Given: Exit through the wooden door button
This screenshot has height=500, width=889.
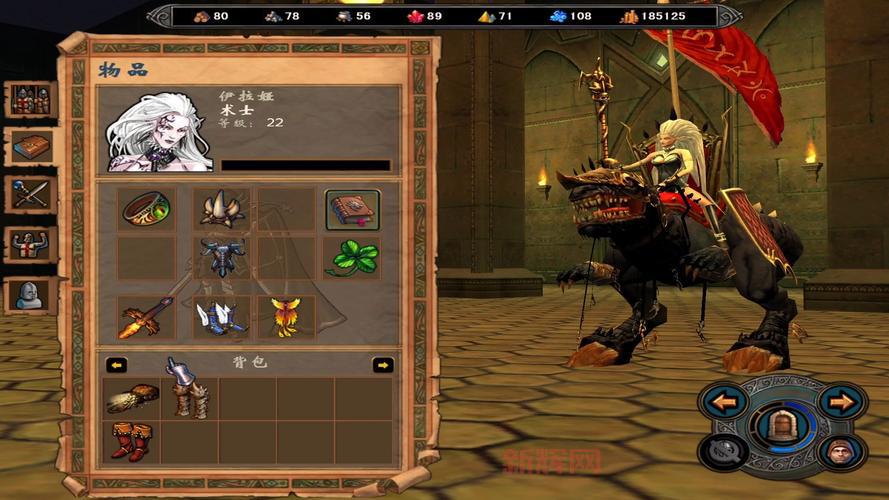Looking at the screenshot, I should 781,427.
